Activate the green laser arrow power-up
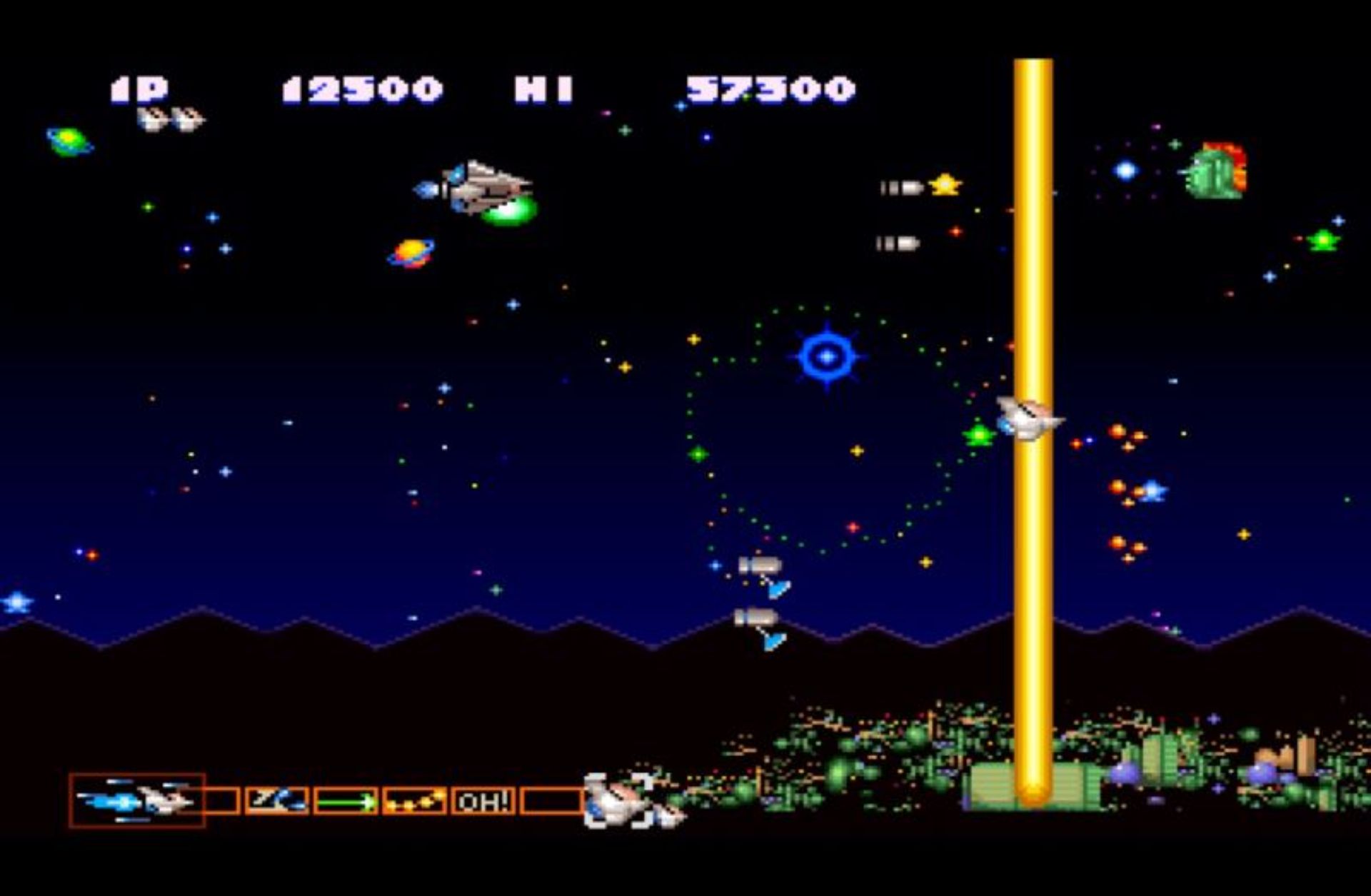This screenshot has width=1371, height=896. click(x=346, y=801)
